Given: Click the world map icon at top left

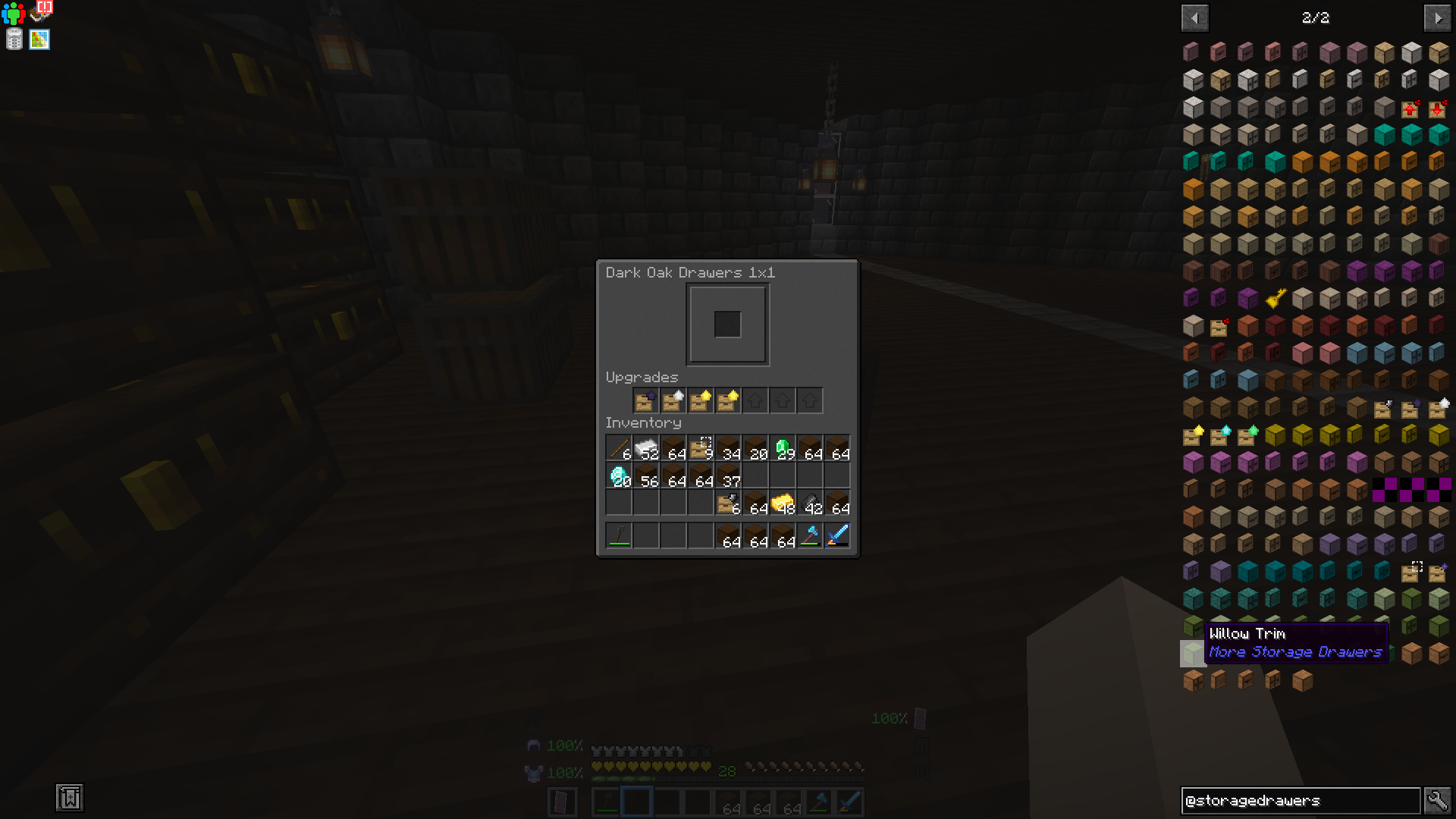Looking at the screenshot, I should 39,39.
